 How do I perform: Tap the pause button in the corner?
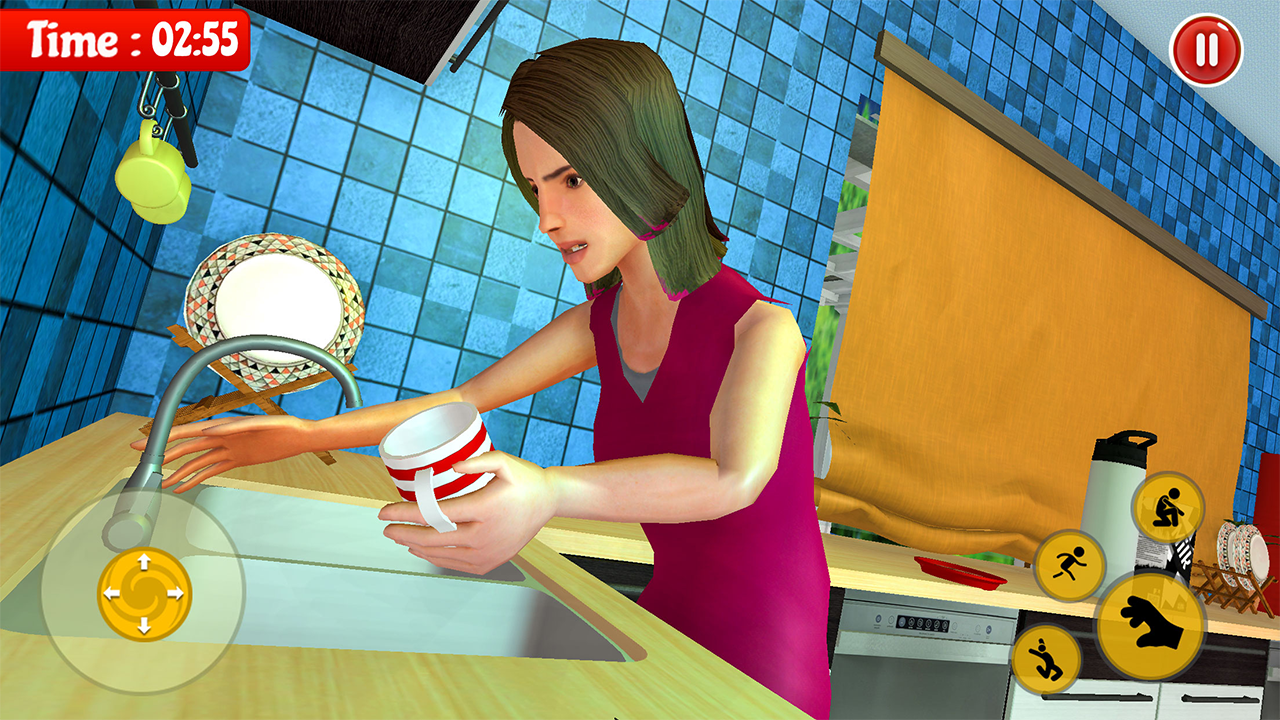(1207, 47)
